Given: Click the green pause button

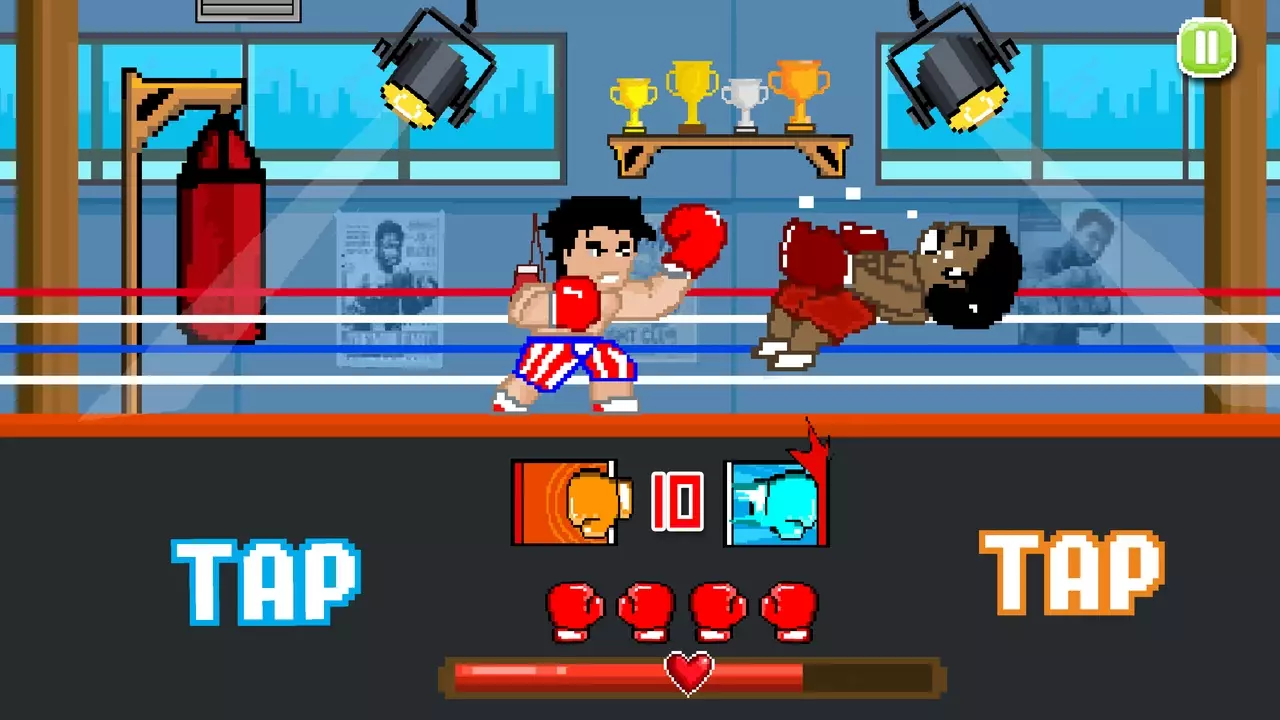Looking at the screenshot, I should [1207, 47].
